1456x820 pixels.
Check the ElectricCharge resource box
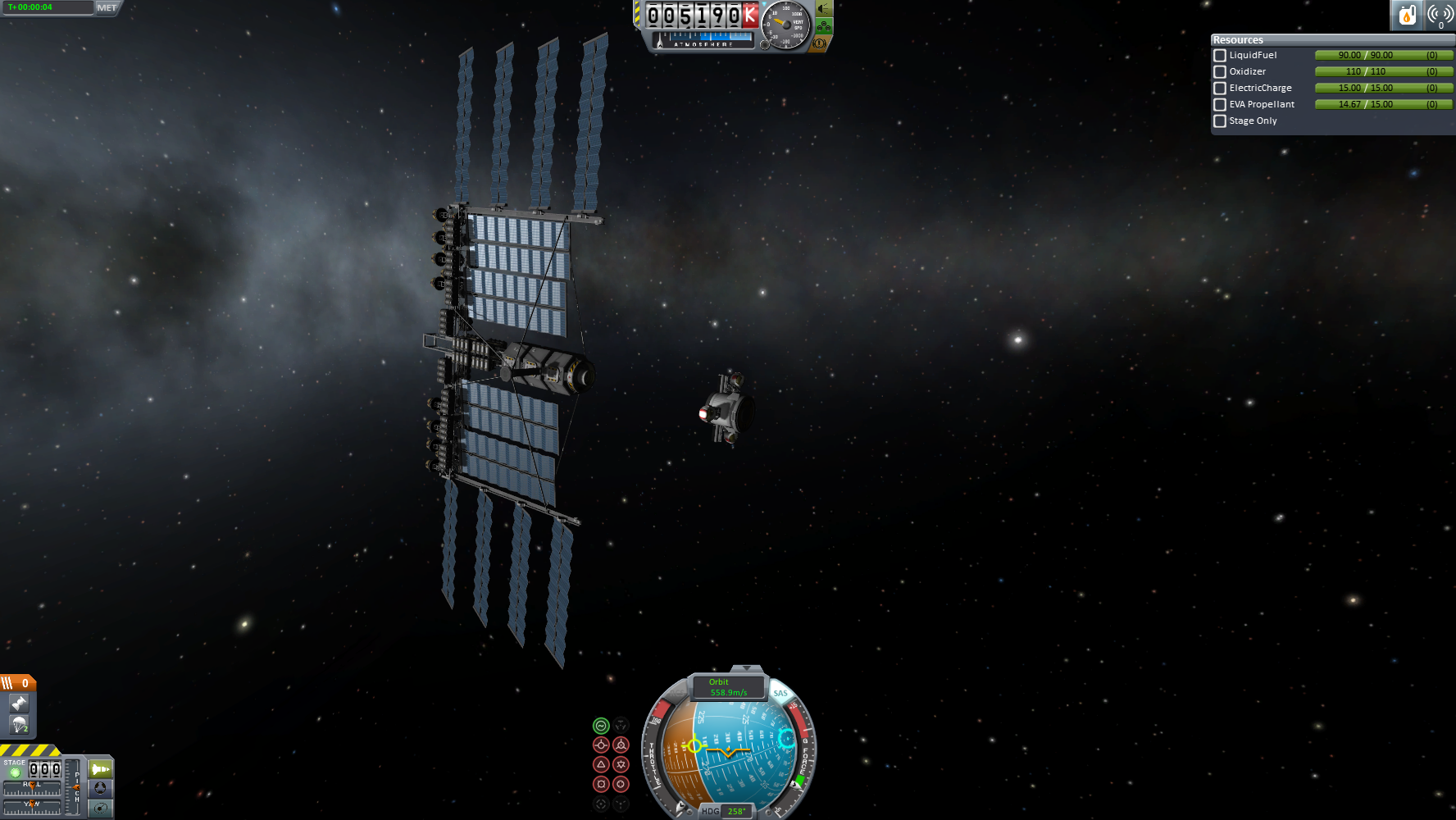(x=1220, y=89)
